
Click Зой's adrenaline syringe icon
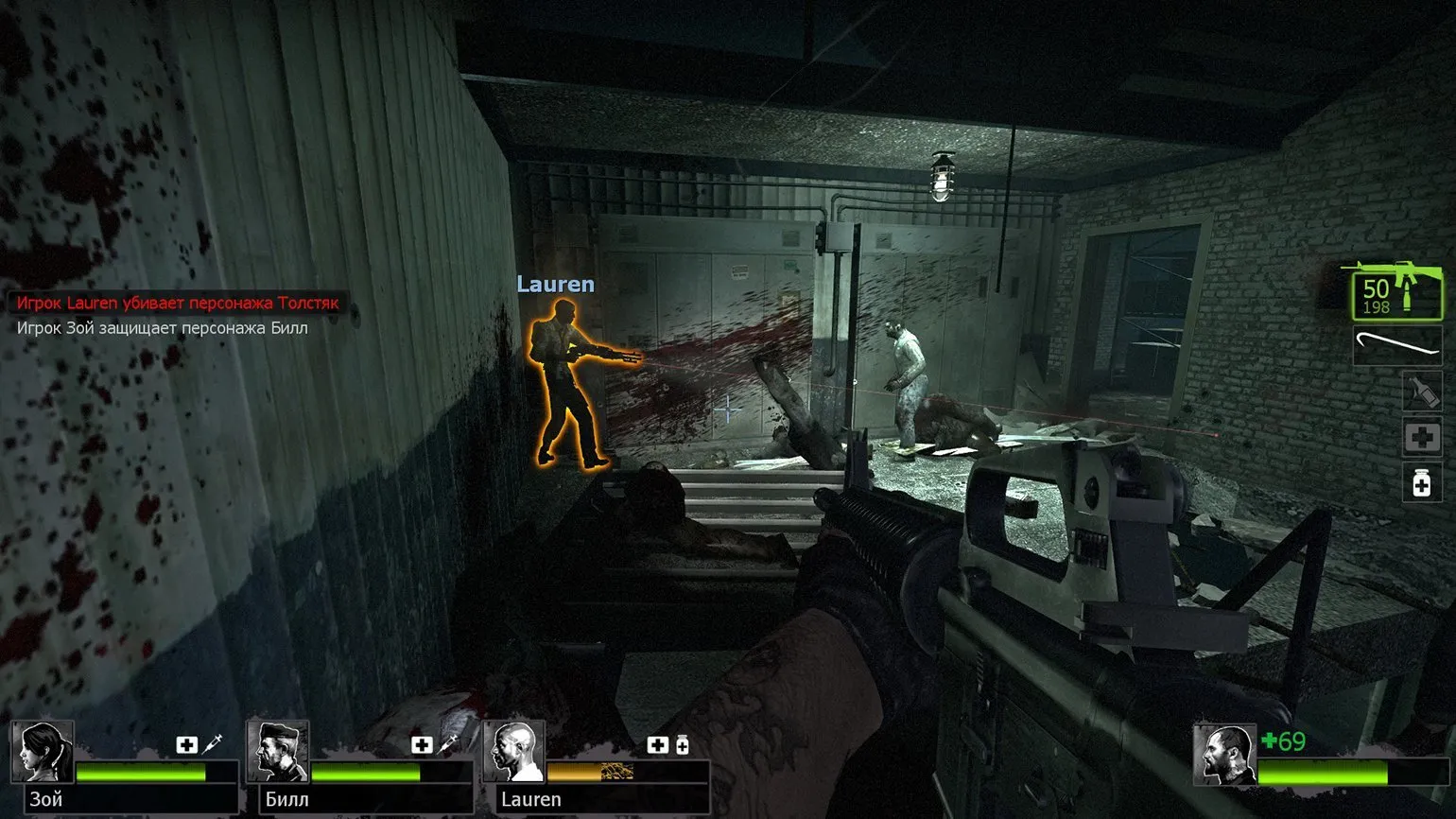click(x=213, y=744)
